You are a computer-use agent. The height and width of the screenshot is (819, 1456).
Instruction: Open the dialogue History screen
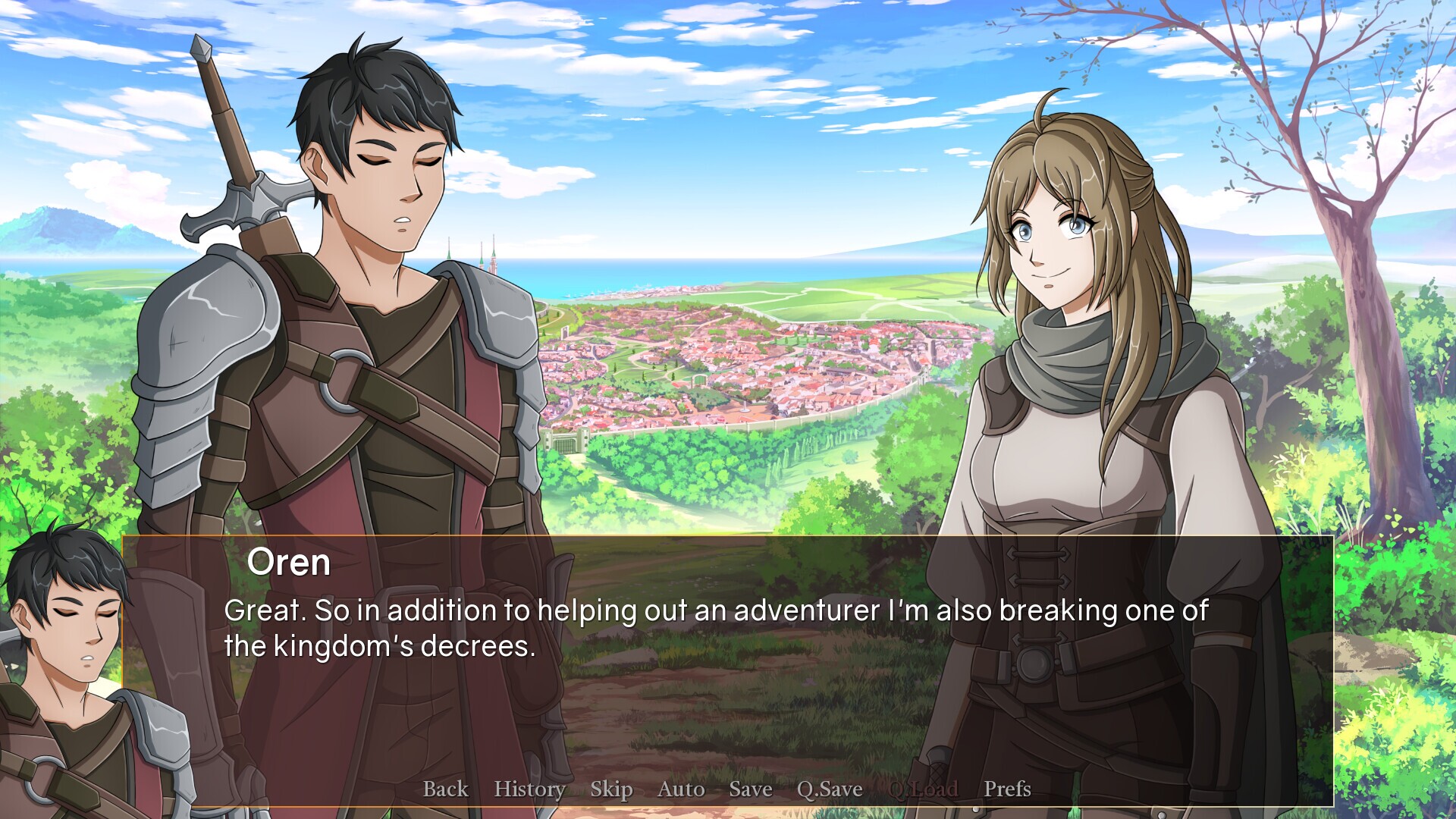click(529, 789)
